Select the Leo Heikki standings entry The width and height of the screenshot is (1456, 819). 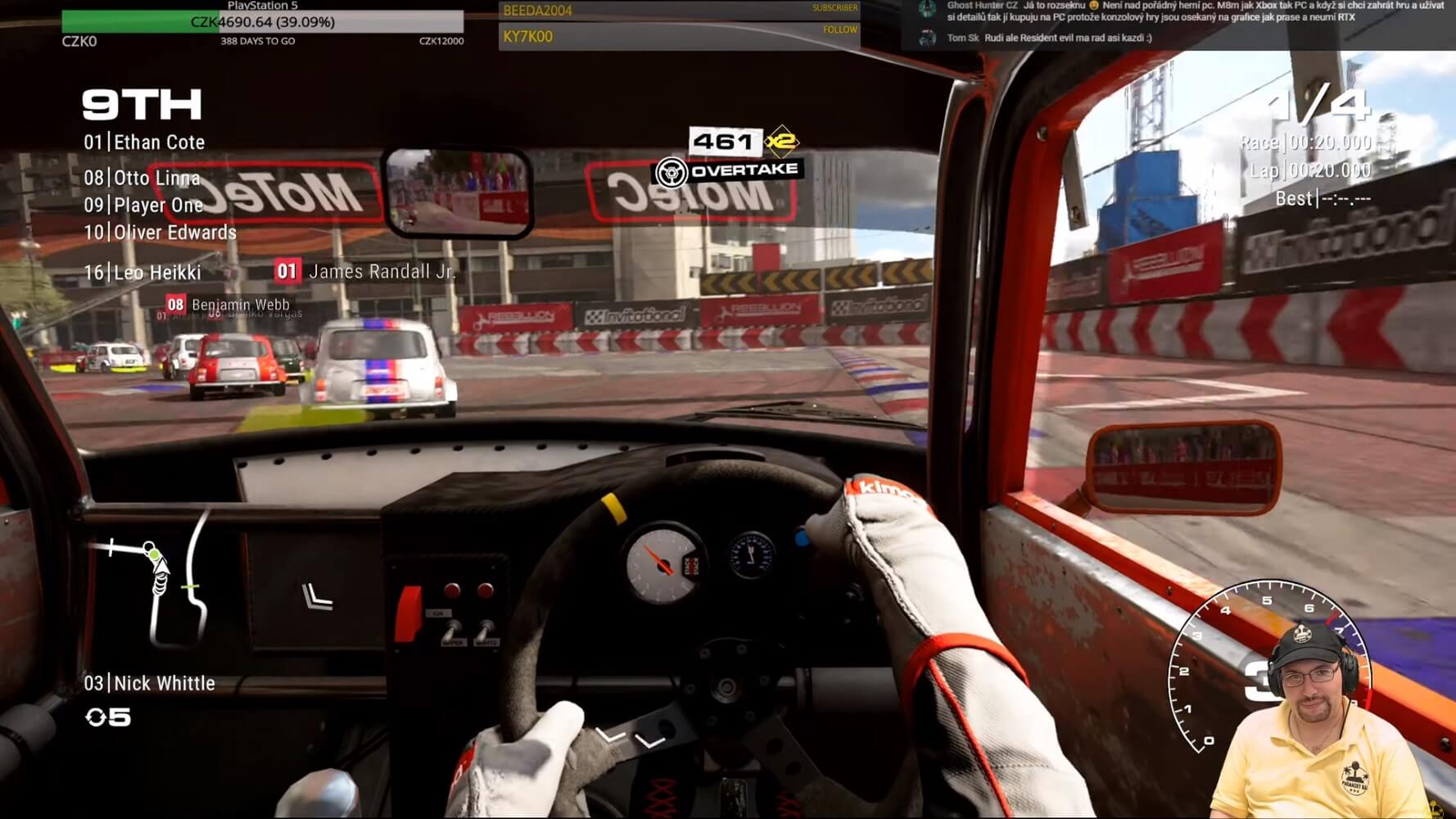tap(142, 273)
